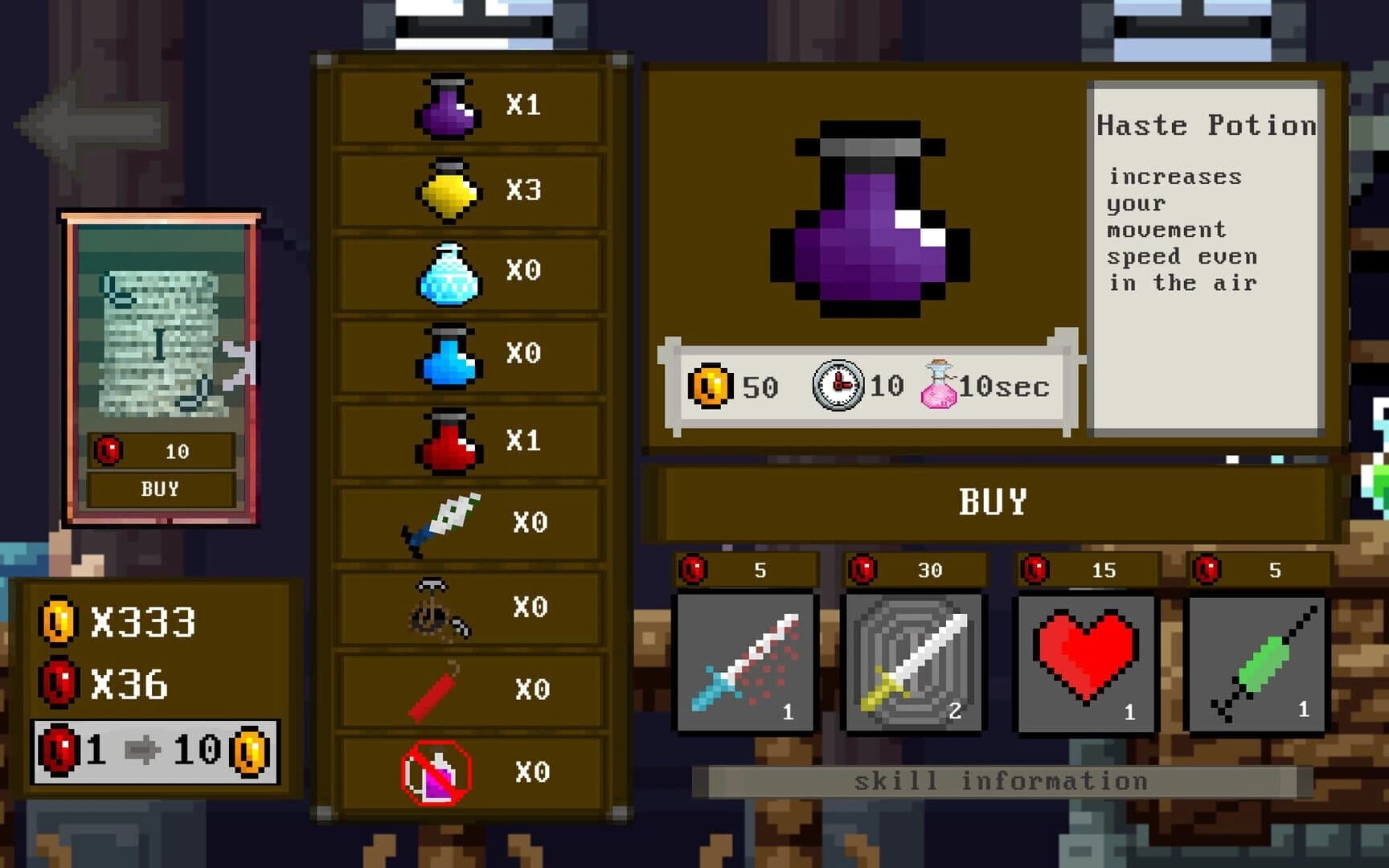This screenshot has width=1389, height=868.
Task: Open the skill information bar
Action: point(1001,779)
